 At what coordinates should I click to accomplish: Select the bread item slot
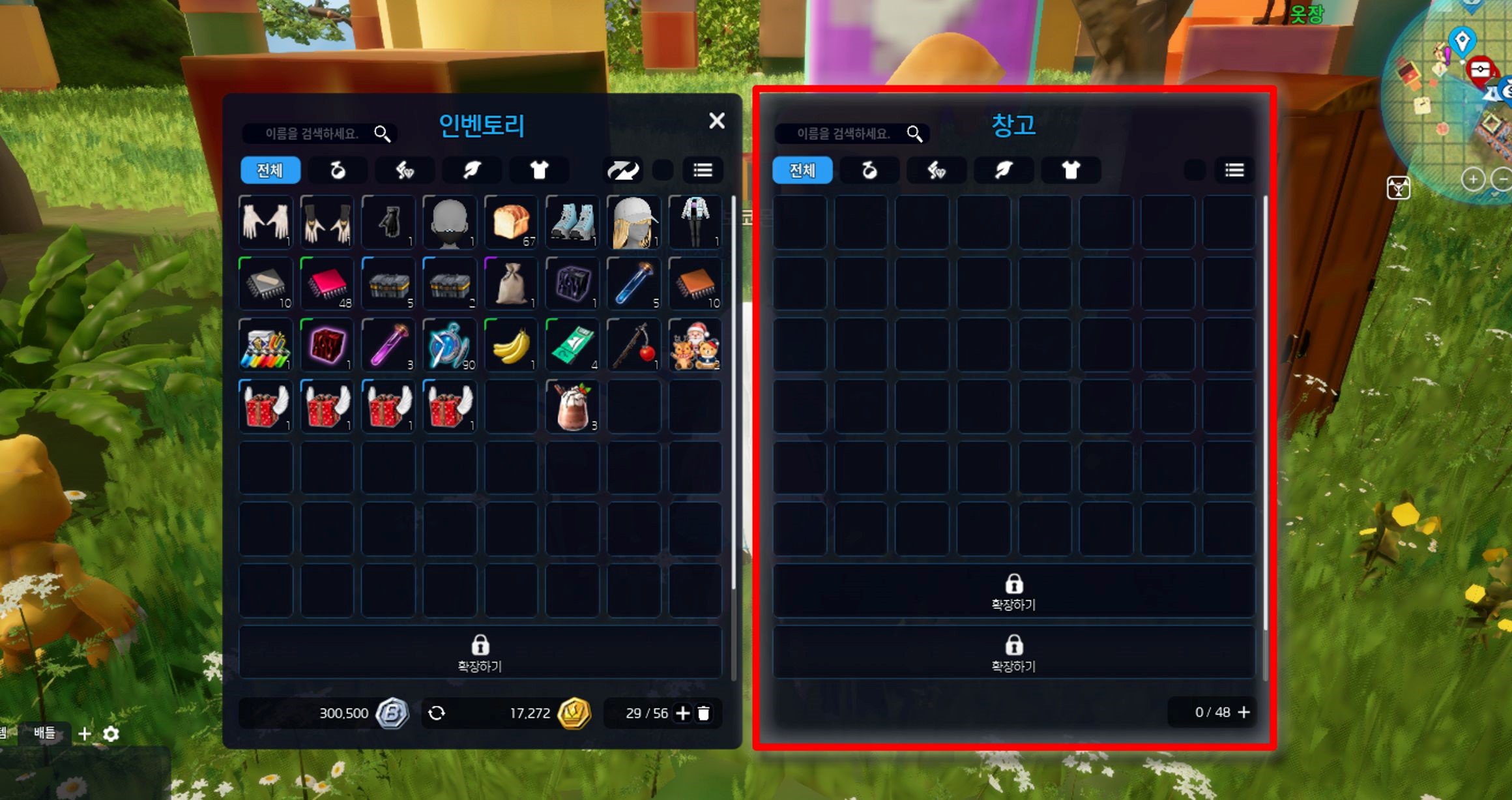[x=511, y=222]
